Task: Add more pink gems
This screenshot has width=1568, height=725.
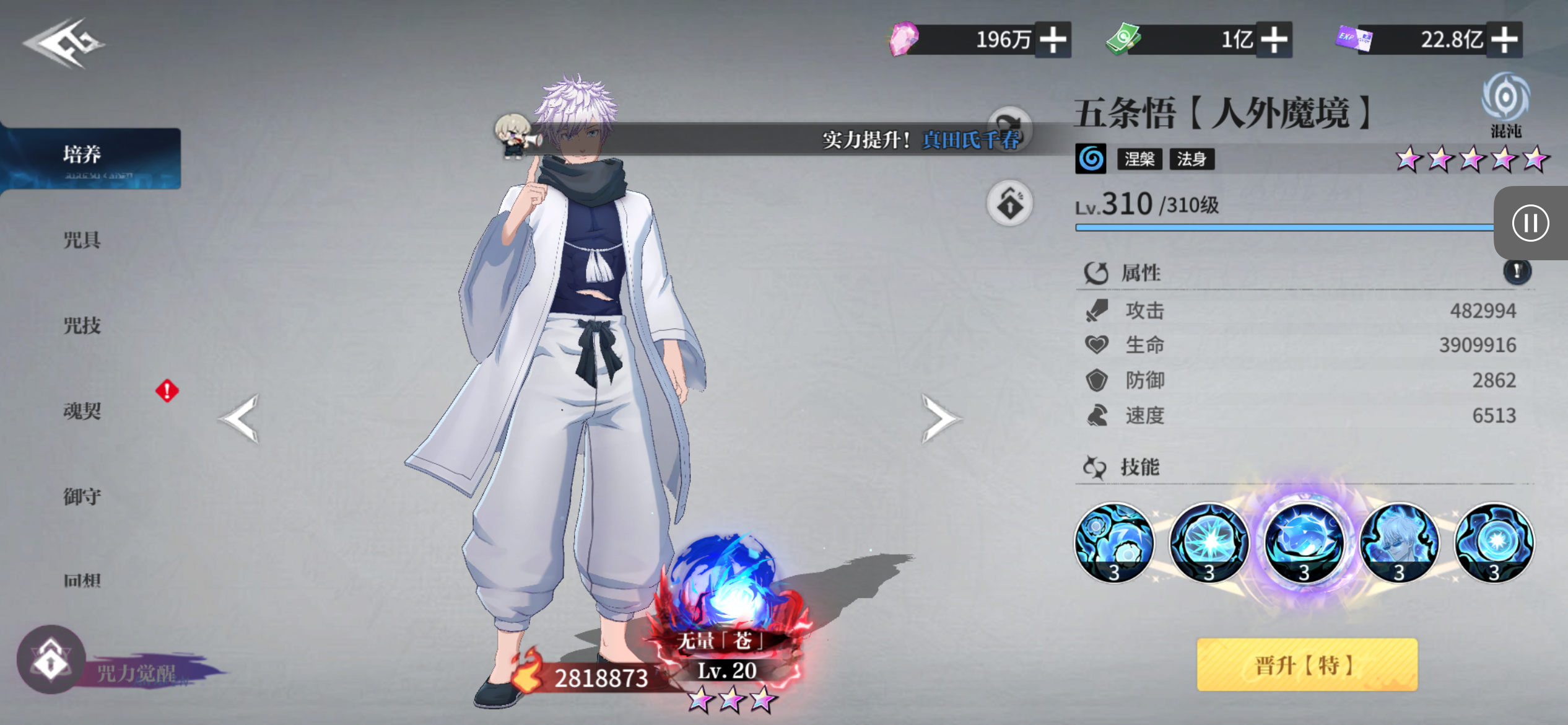Action: [x=1053, y=40]
